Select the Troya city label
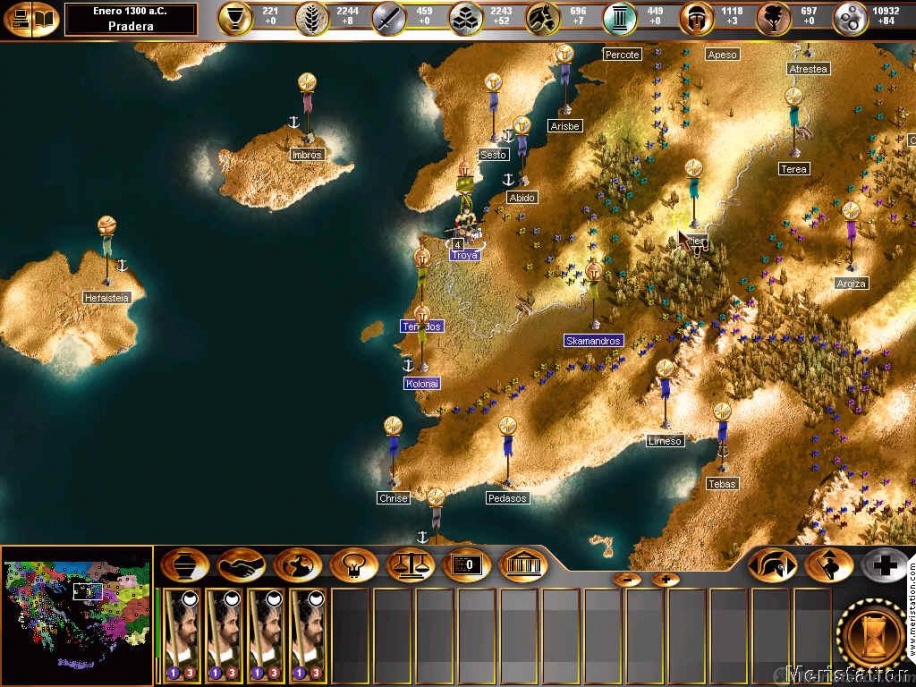 465,255
